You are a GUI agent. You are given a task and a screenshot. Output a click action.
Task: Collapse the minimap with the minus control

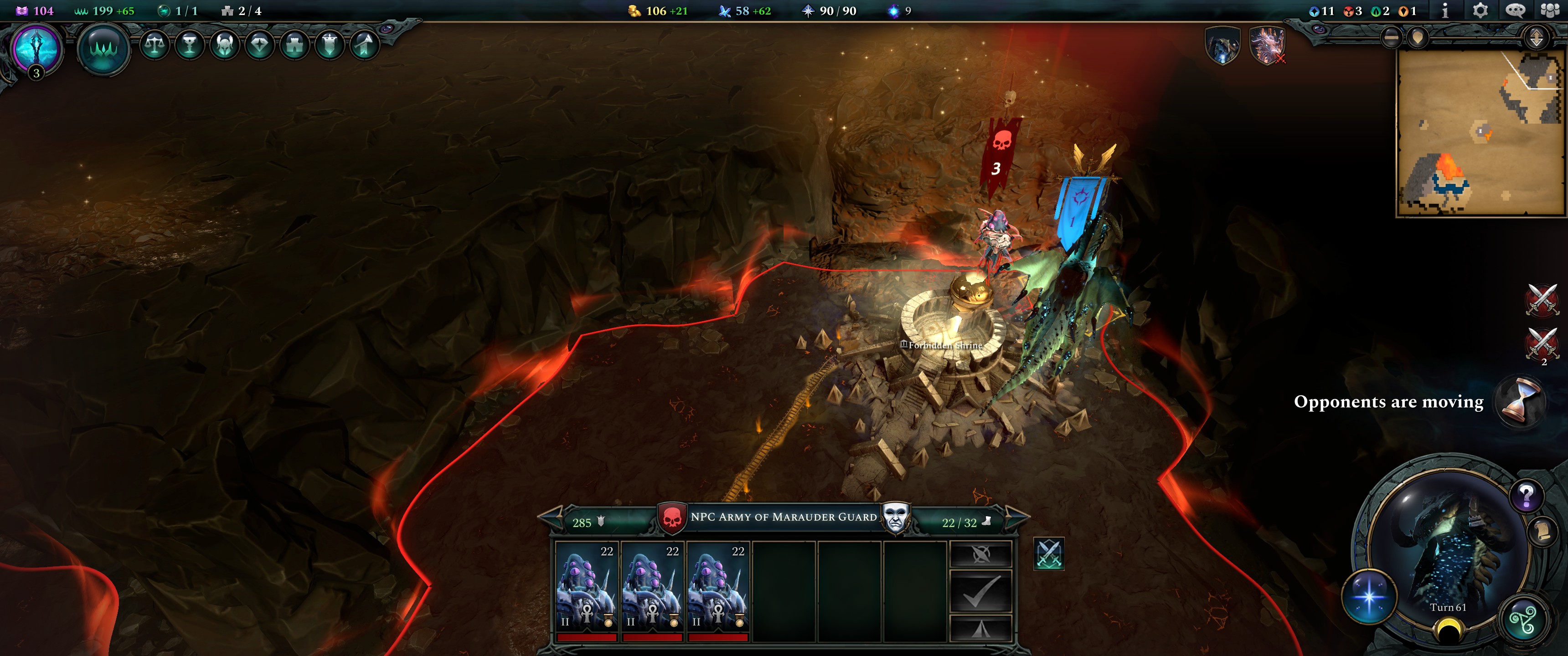click(1391, 36)
